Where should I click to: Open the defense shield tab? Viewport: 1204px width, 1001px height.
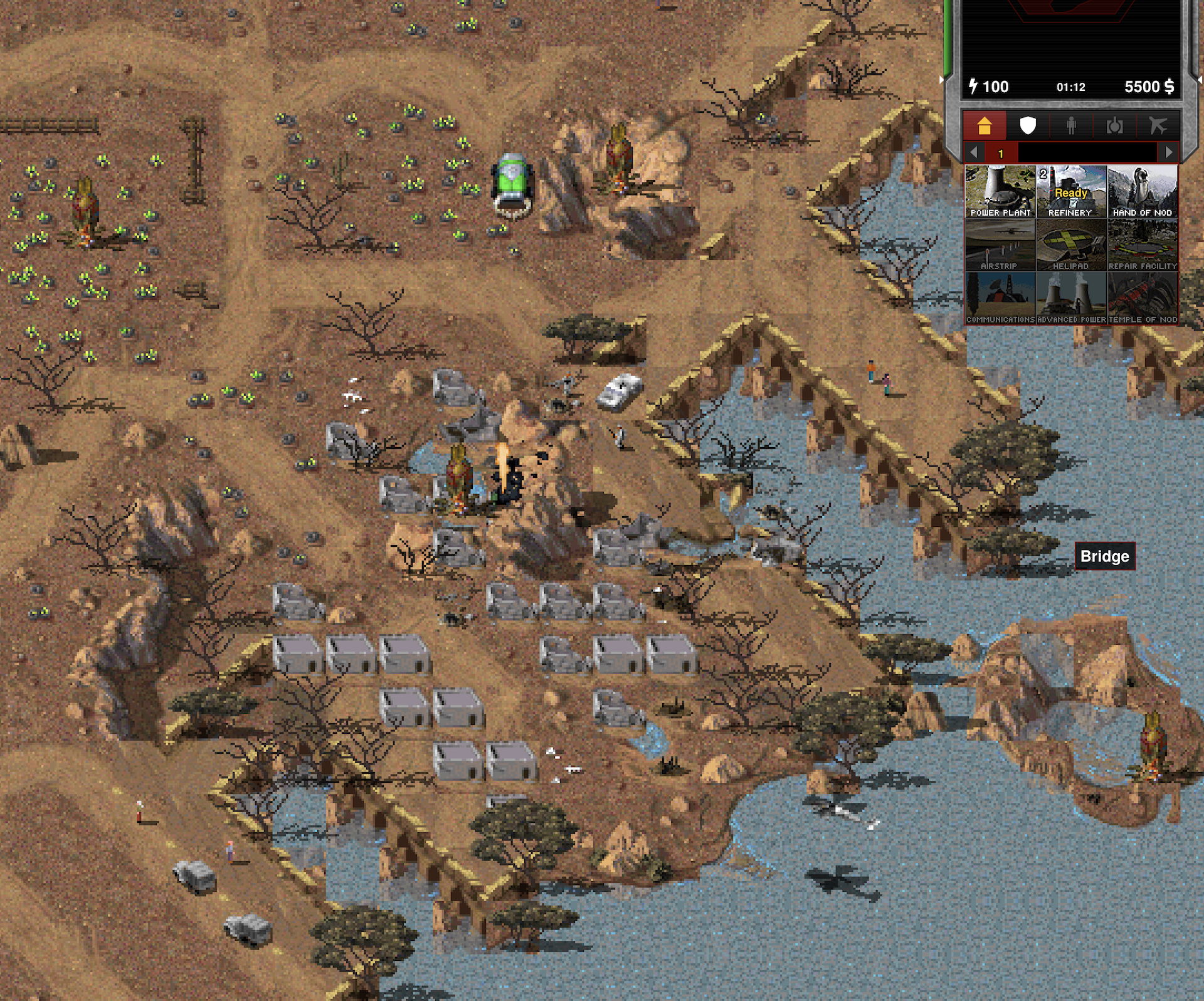[x=1028, y=126]
